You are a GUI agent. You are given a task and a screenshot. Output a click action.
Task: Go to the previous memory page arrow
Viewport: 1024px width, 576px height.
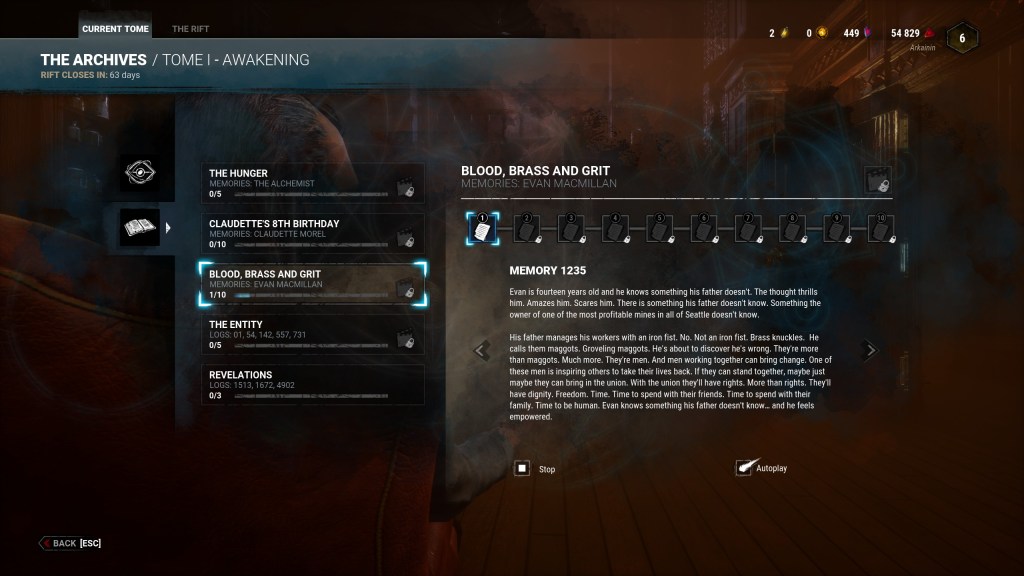482,350
